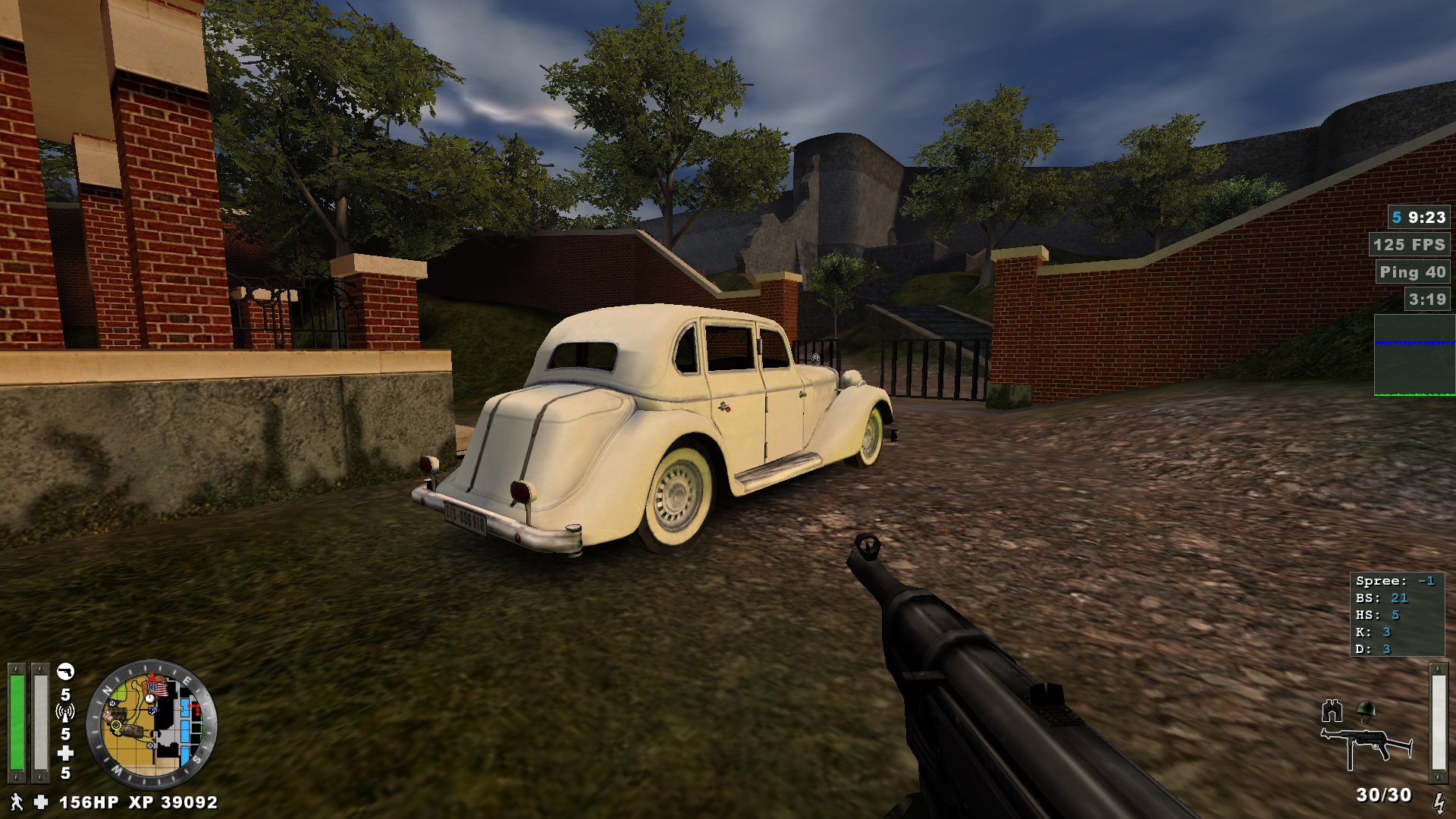Click the green helmet icon
This screenshot has height=819, width=1456.
point(1366,711)
